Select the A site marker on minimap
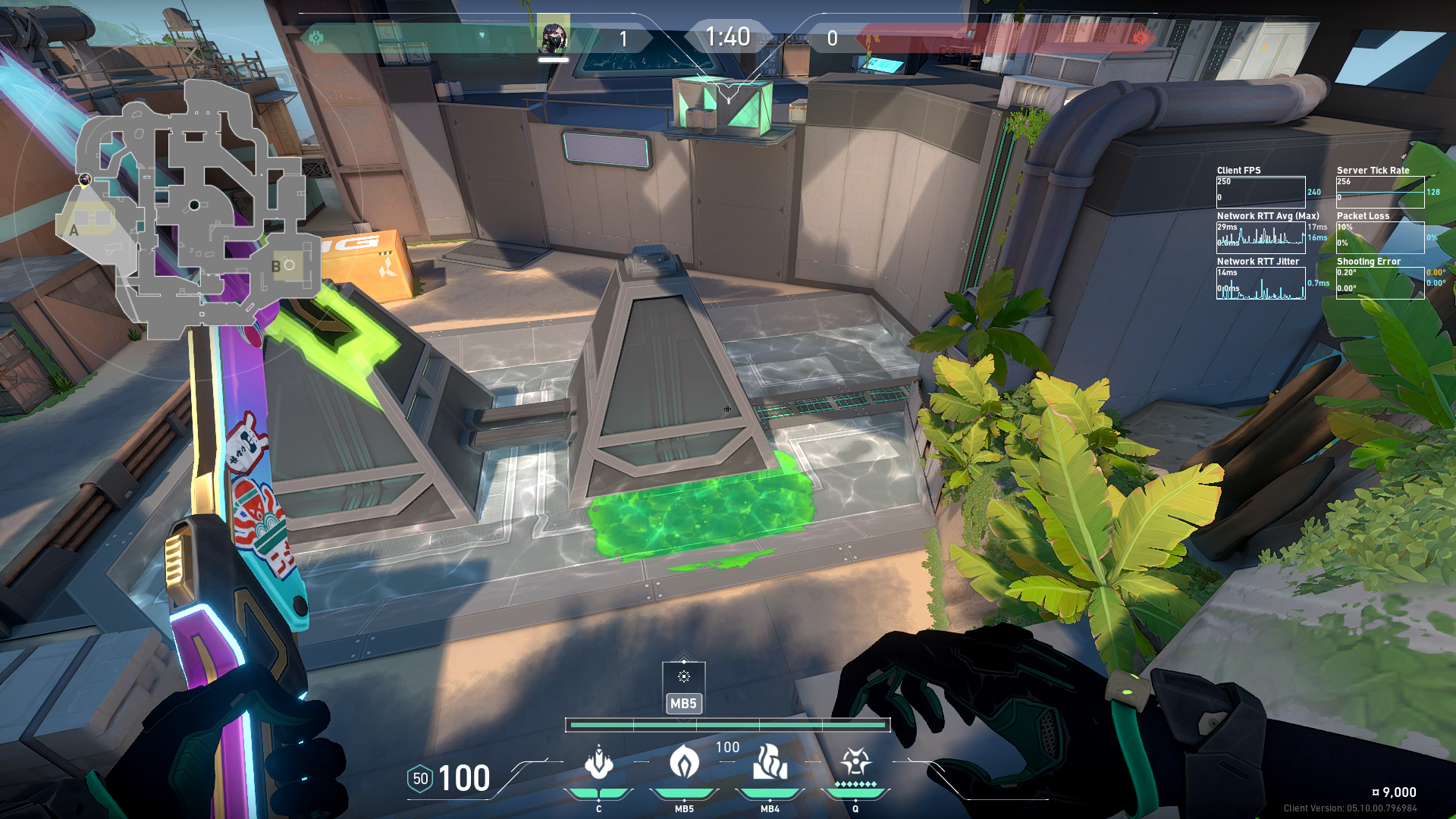This screenshot has width=1456, height=819. click(74, 230)
